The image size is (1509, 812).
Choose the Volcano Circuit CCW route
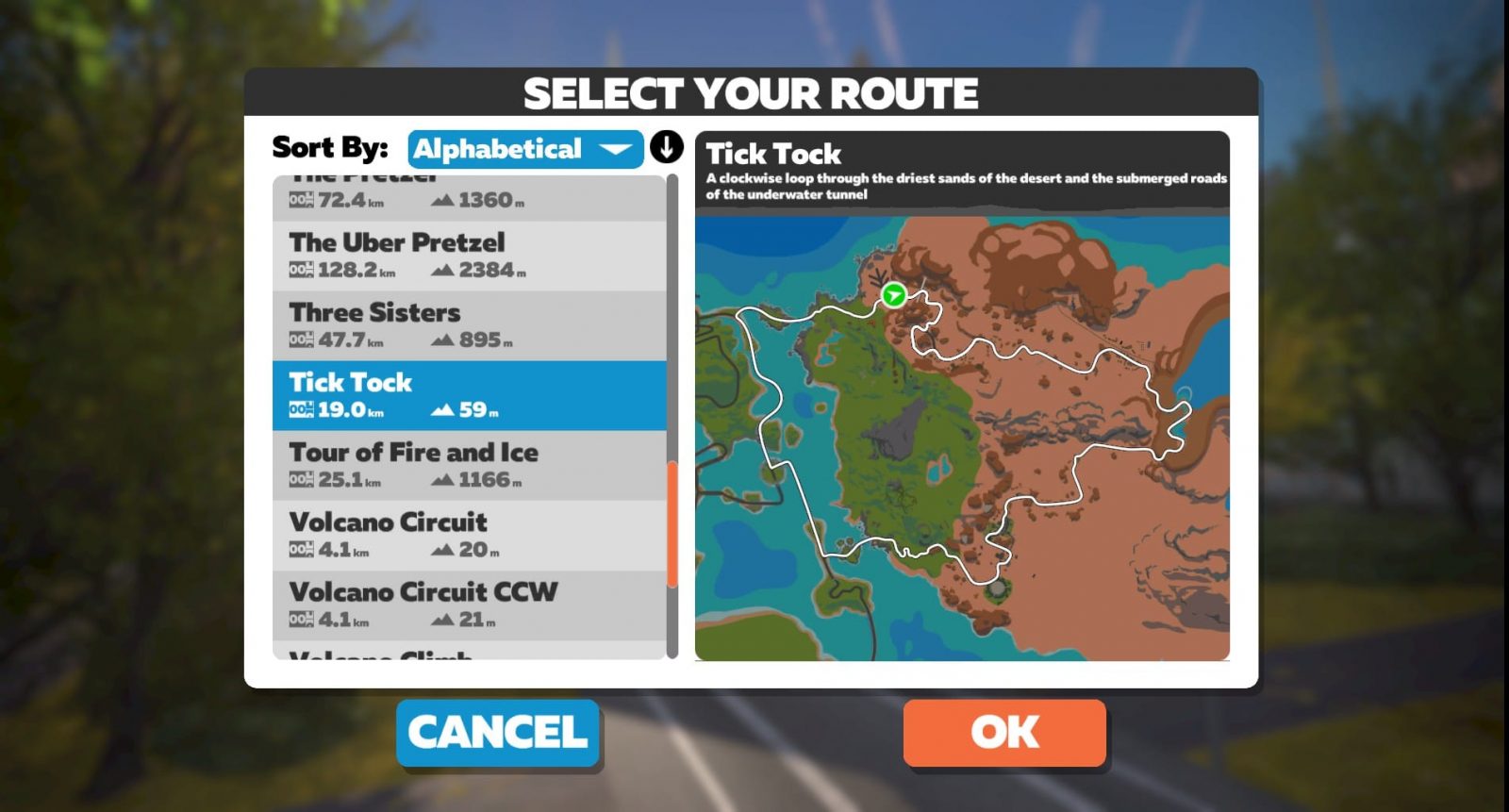tap(469, 605)
